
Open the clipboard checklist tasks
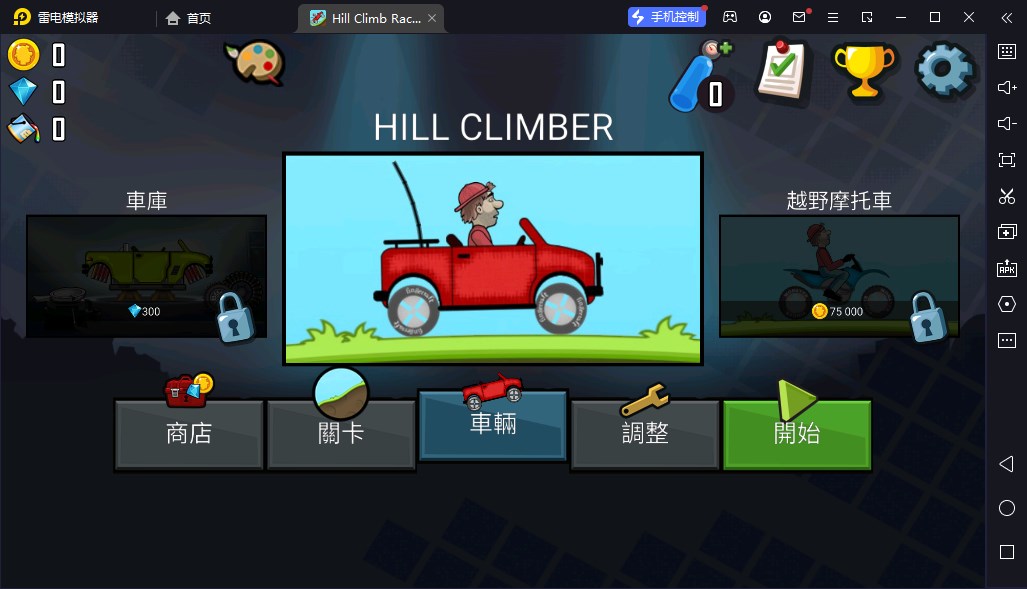pyautogui.click(x=782, y=70)
